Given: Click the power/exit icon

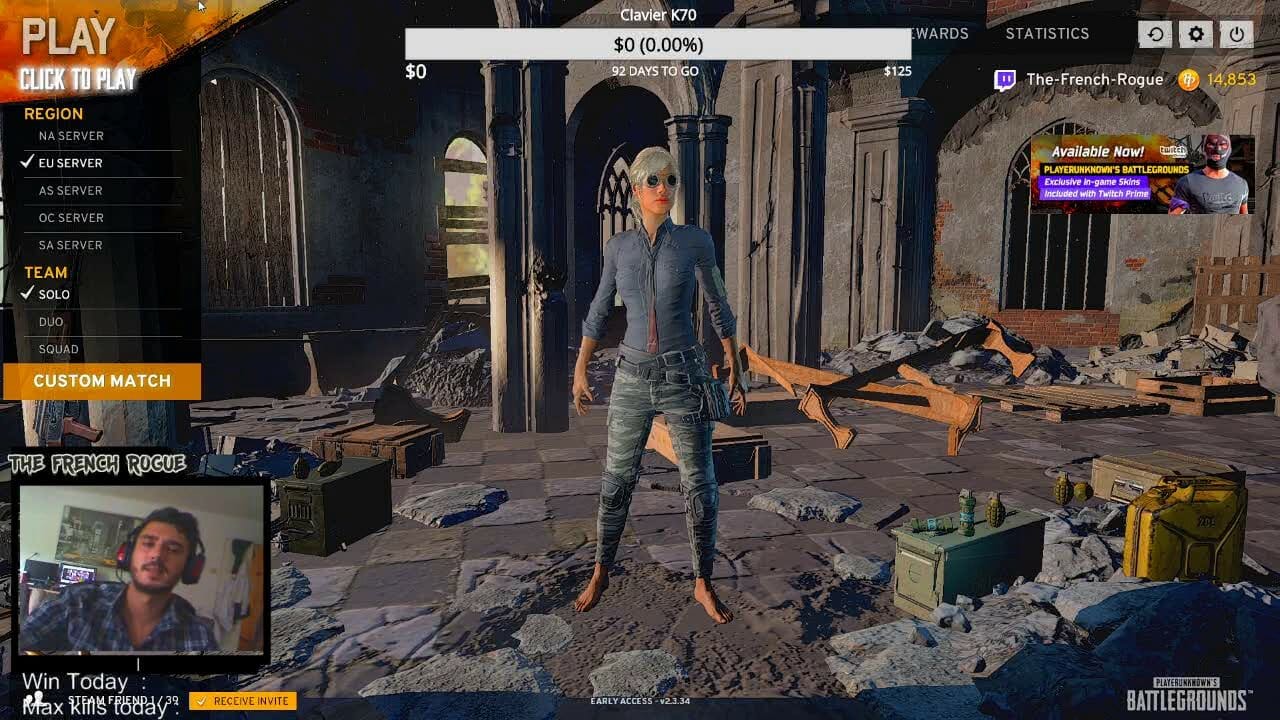Looking at the screenshot, I should tap(1236, 33).
